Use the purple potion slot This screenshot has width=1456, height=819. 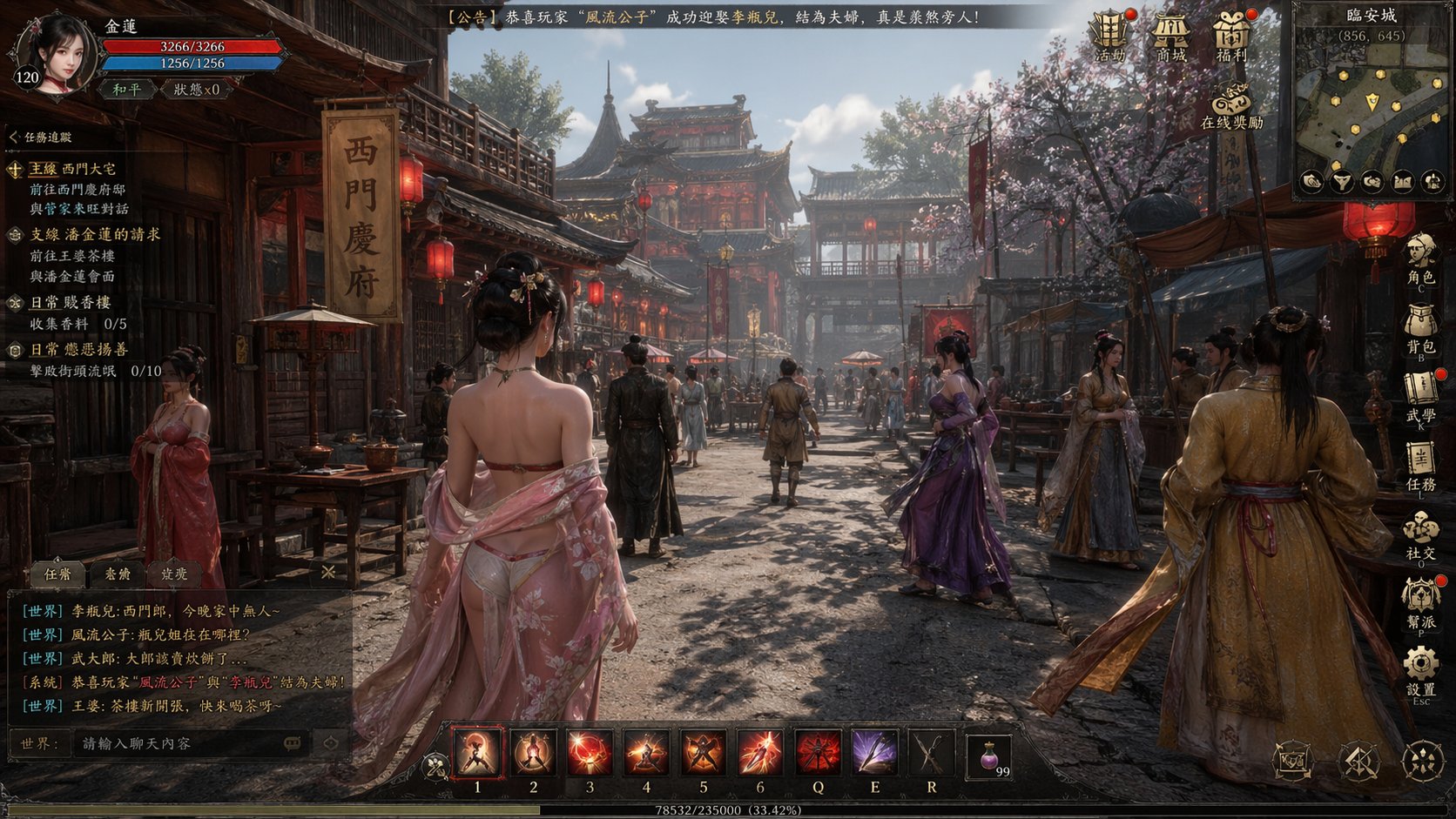989,755
